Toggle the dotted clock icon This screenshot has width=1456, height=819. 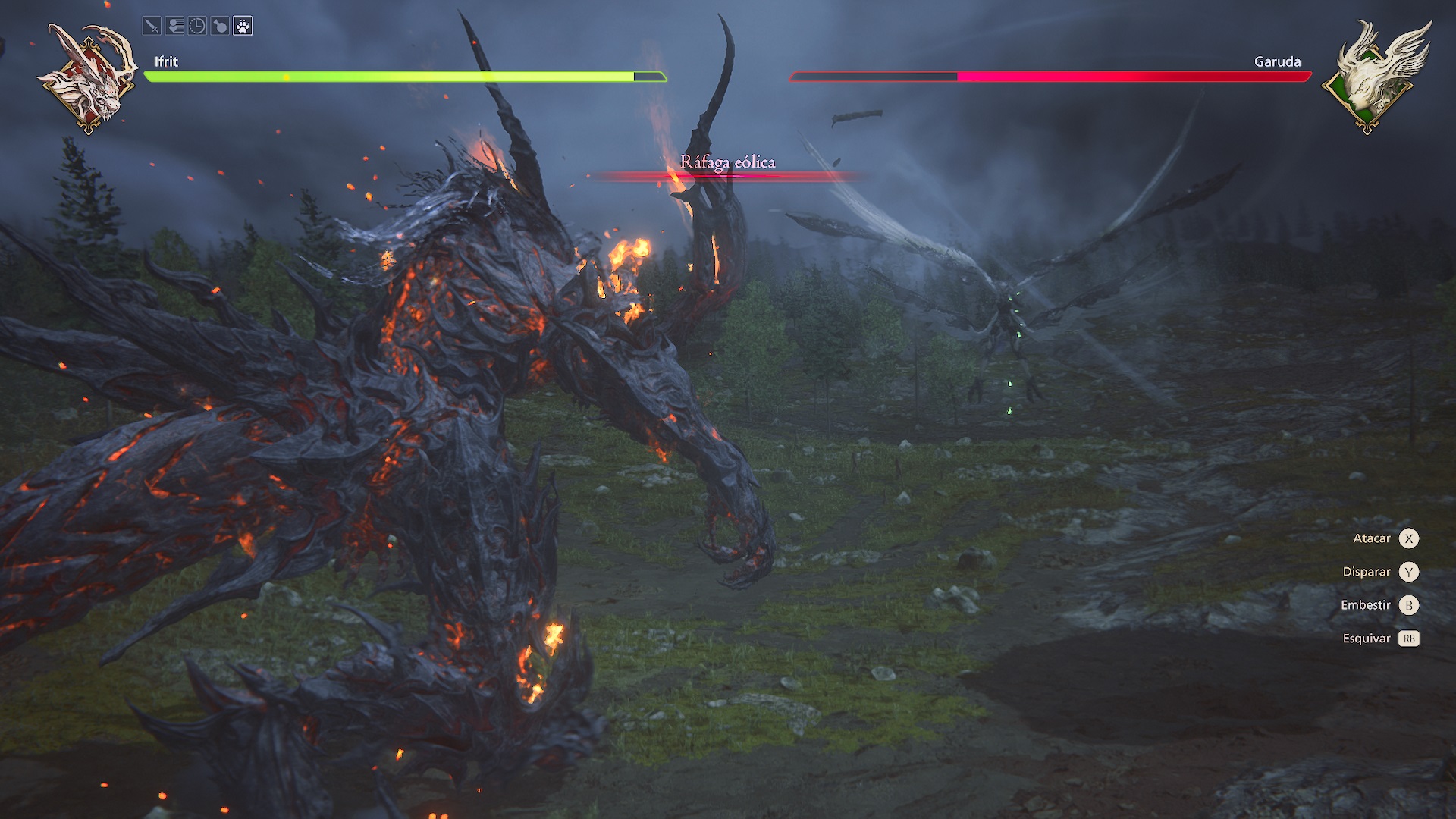(x=197, y=27)
